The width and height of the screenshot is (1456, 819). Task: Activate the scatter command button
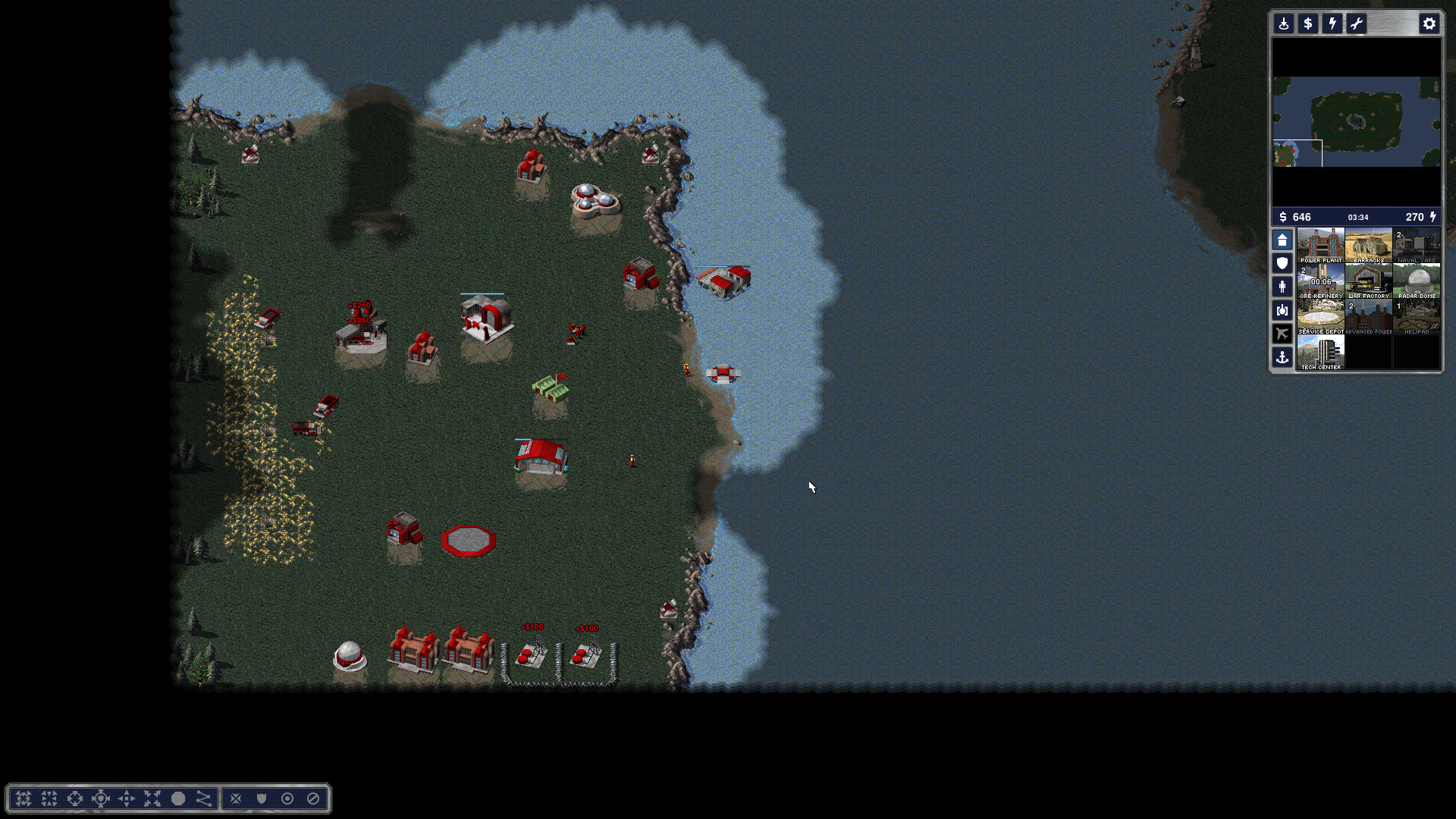tap(152, 799)
